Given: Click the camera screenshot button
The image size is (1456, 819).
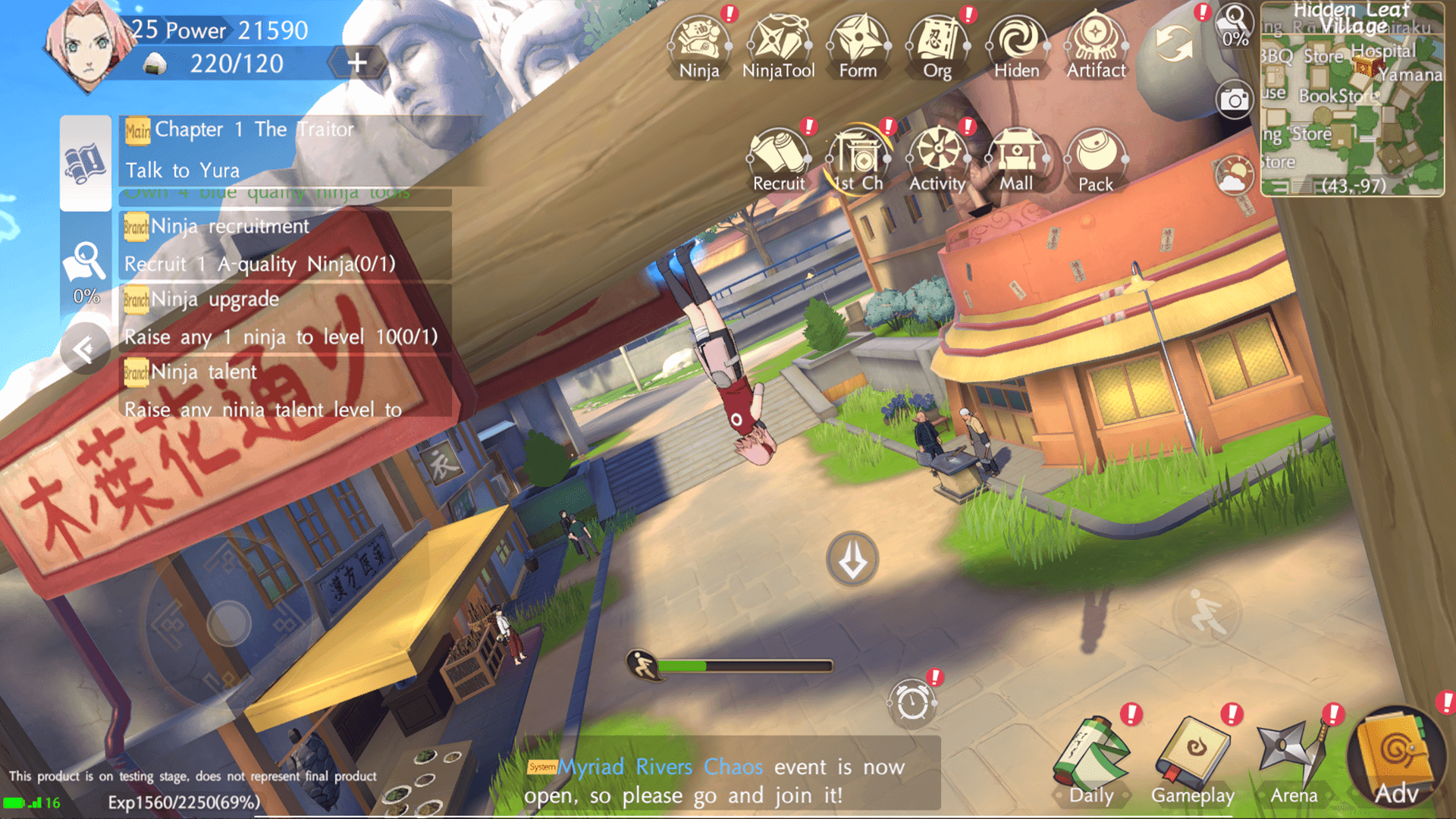Looking at the screenshot, I should (x=1234, y=99).
